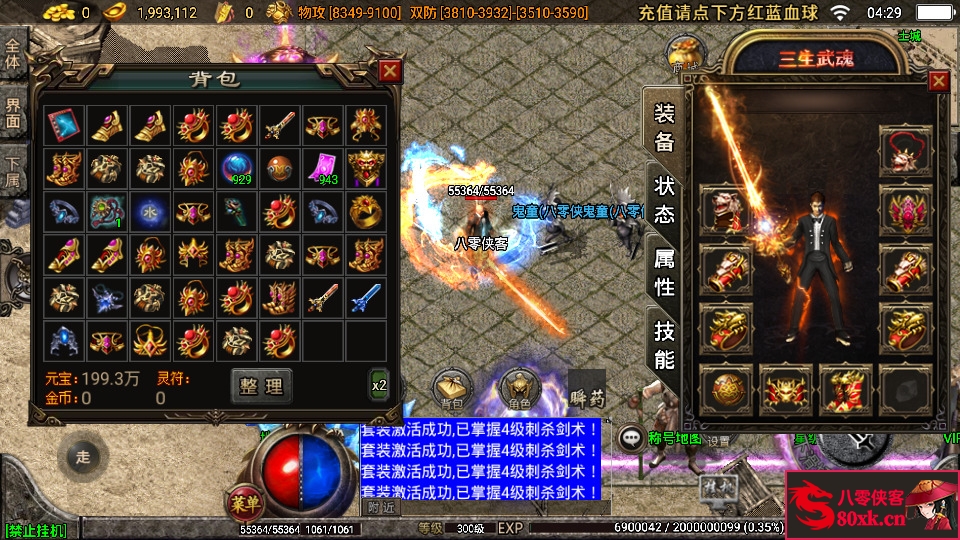This screenshot has width=960, height=540.
Task: Switch to the 装备 equipment tab
Action: pyautogui.click(x=665, y=128)
